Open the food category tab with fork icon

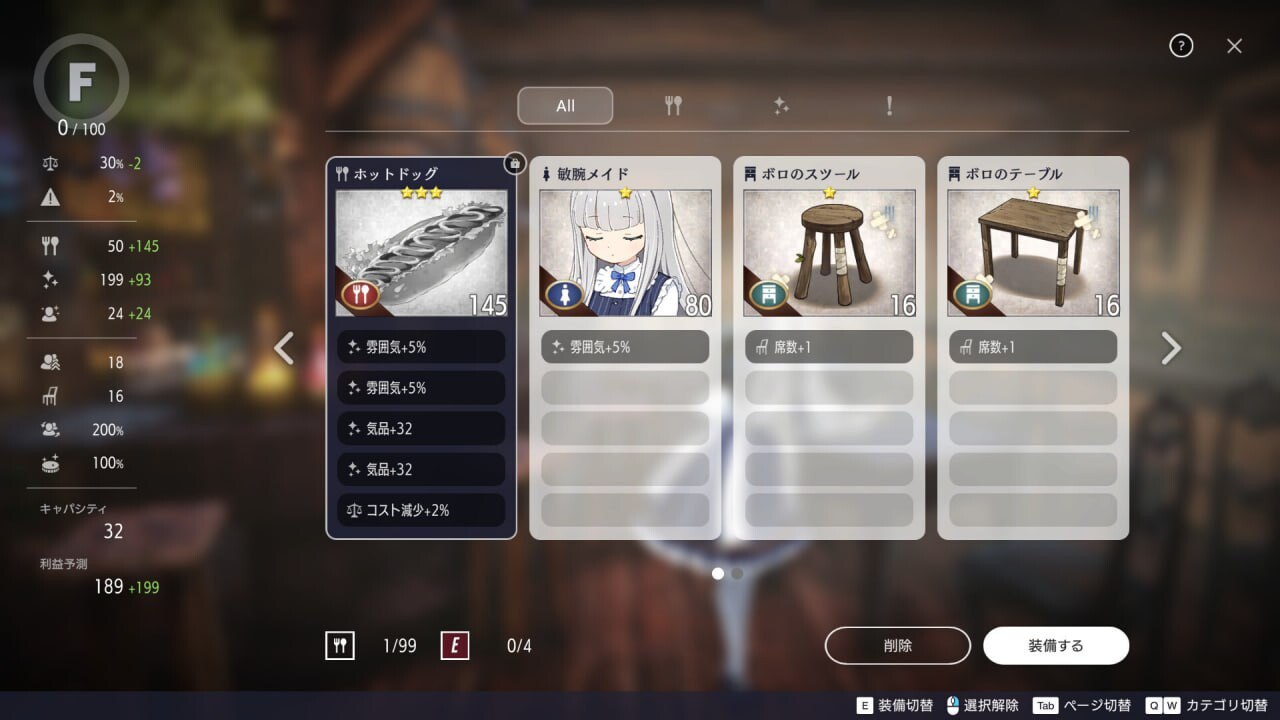coord(672,105)
